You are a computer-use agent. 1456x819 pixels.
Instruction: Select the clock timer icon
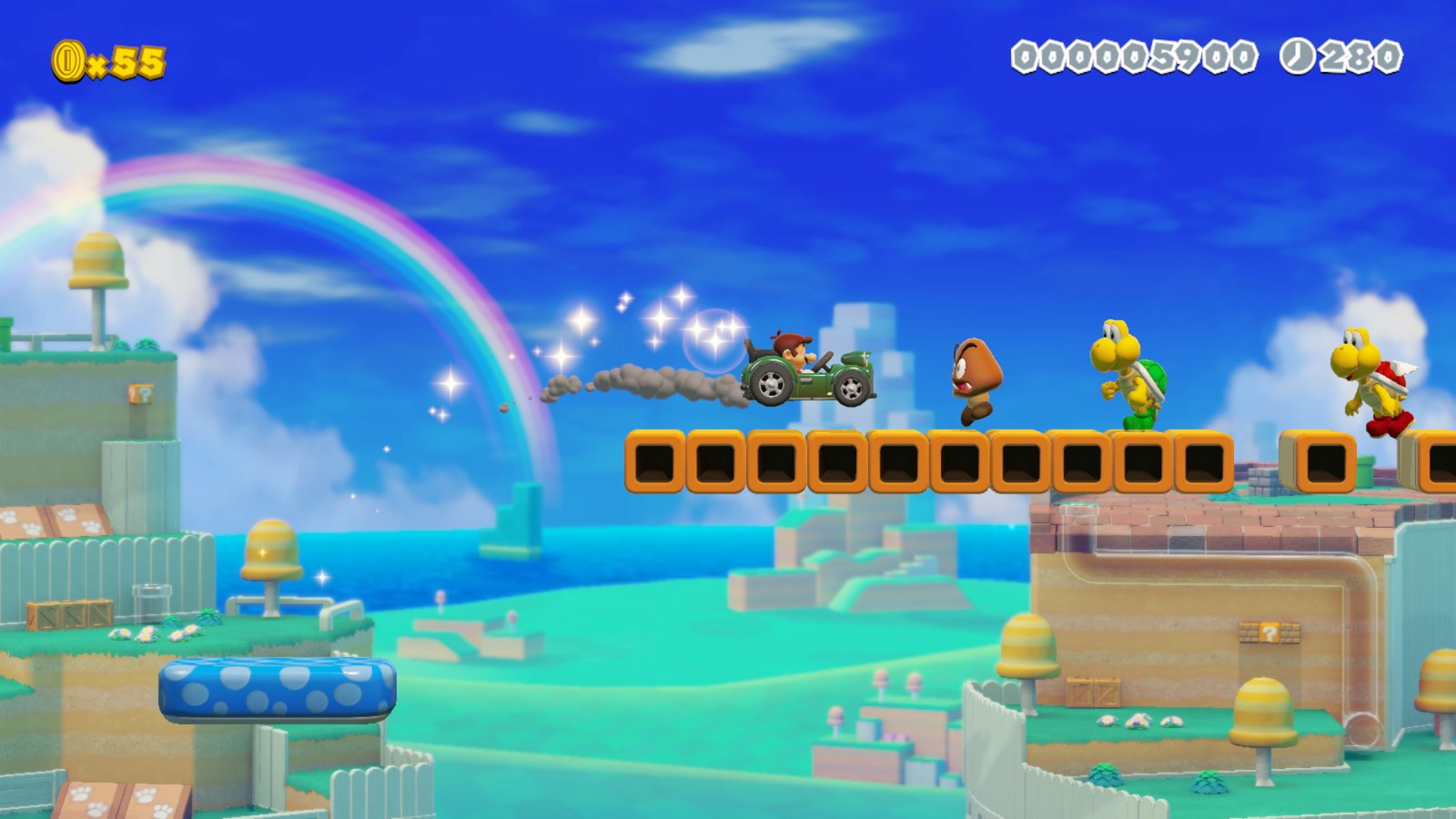[x=1299, y=56]
